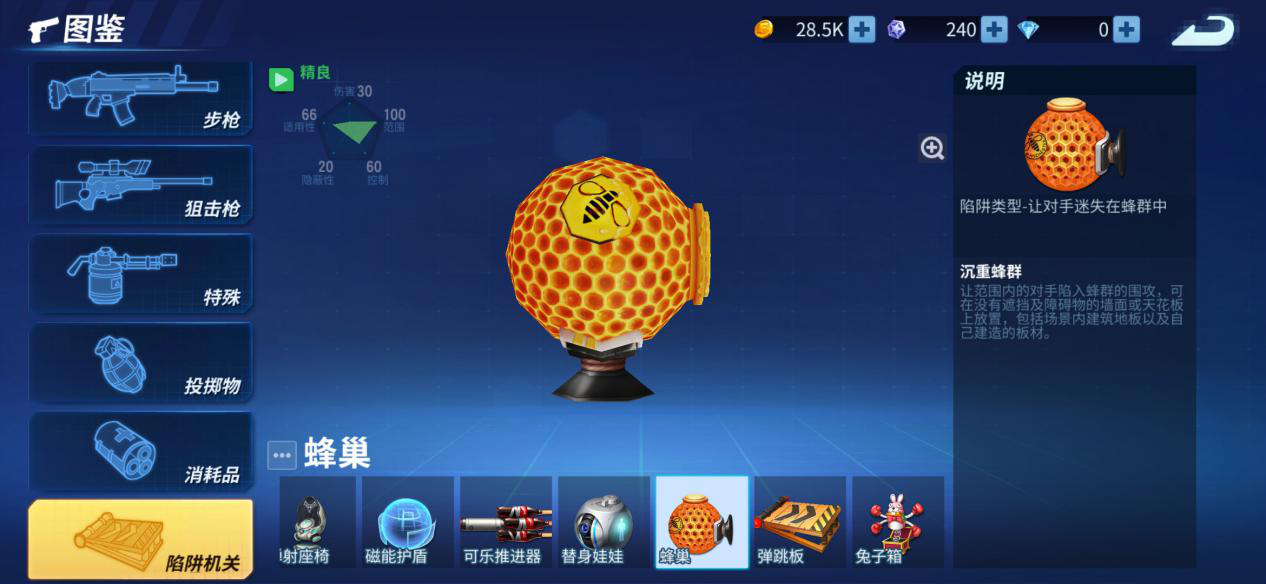Zoom the model with the magnifier icon
This screenshot has height=584, width=1266.
(x=932, y=148)
